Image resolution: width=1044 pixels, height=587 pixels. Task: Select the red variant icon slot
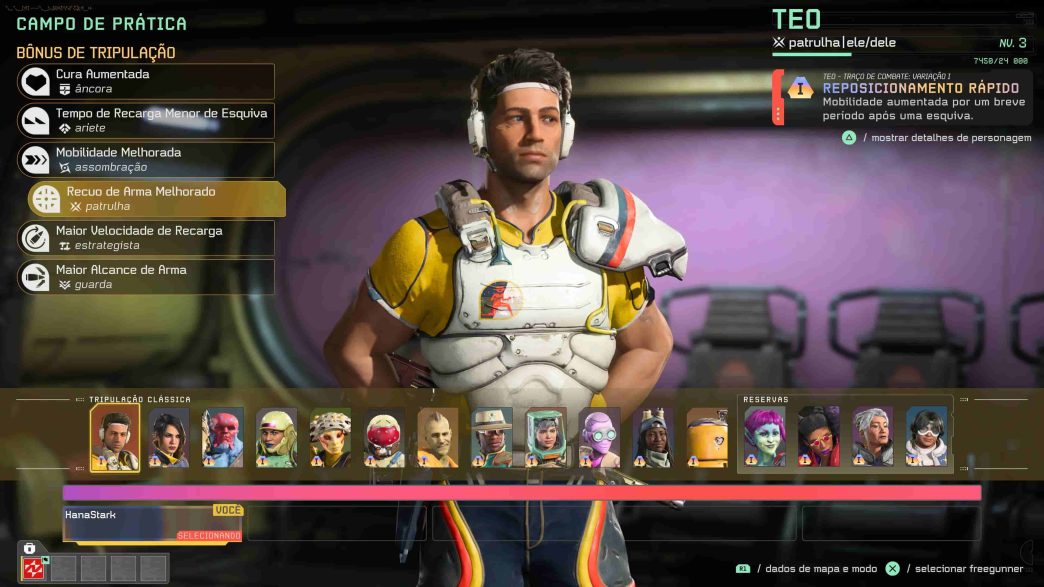(35, 568)
